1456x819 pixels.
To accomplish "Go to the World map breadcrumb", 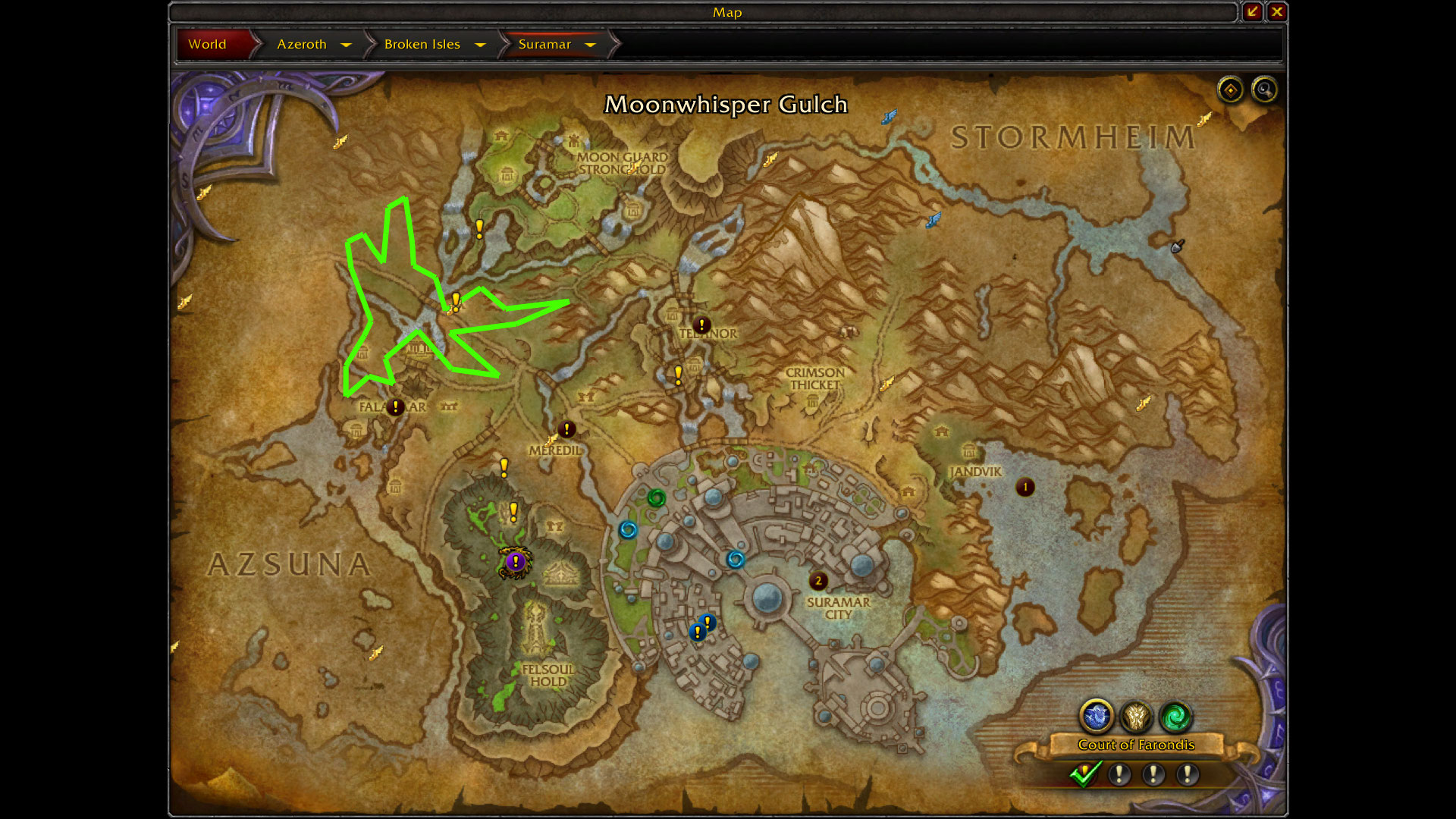I will [208, 44].
